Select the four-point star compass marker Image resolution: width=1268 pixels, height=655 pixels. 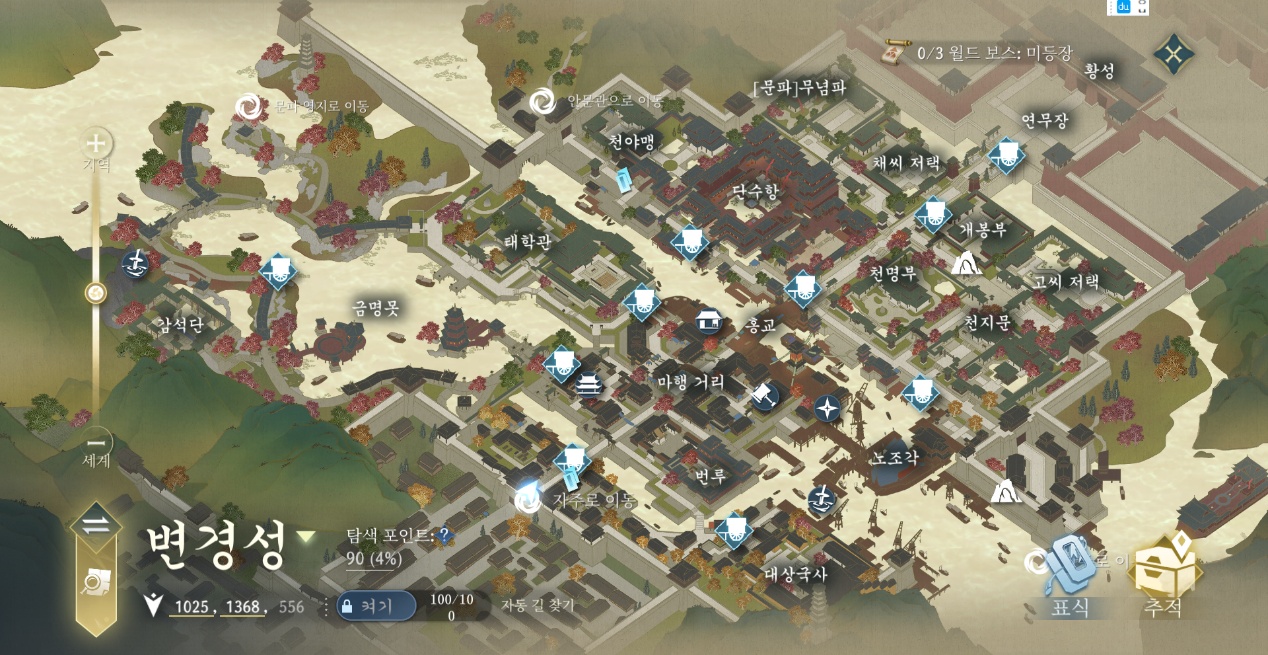click(x=828, y=407)
